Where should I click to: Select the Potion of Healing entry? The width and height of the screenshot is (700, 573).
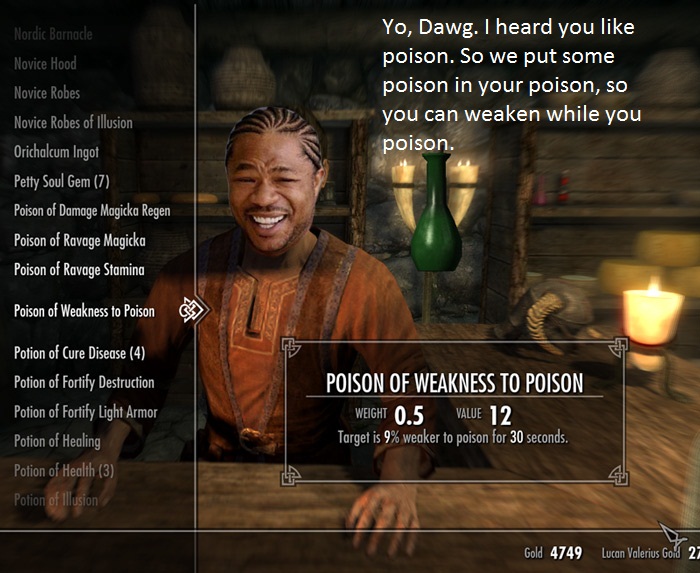[x=57, y=441]
